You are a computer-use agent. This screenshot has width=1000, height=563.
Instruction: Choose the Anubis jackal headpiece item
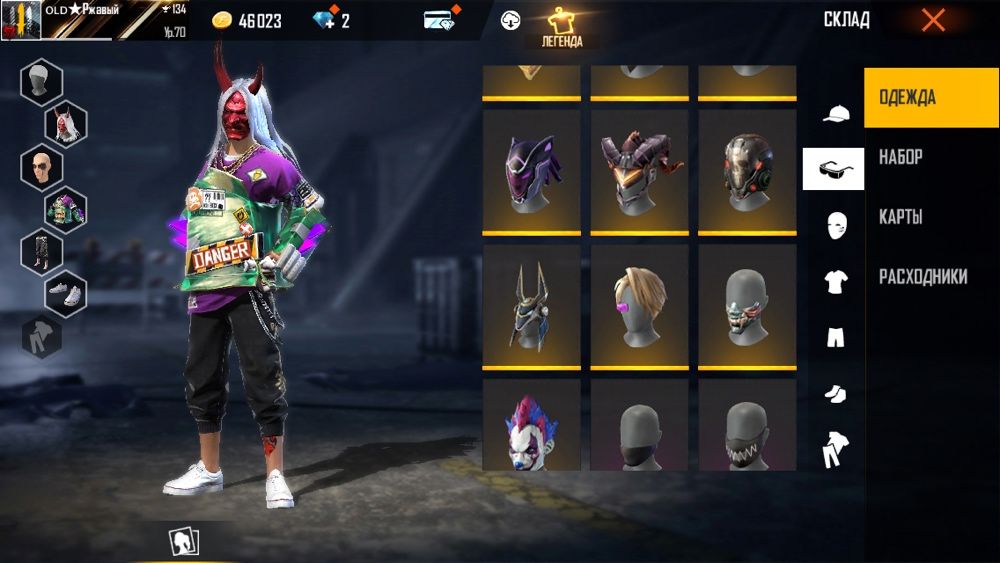tap(531, 306)
